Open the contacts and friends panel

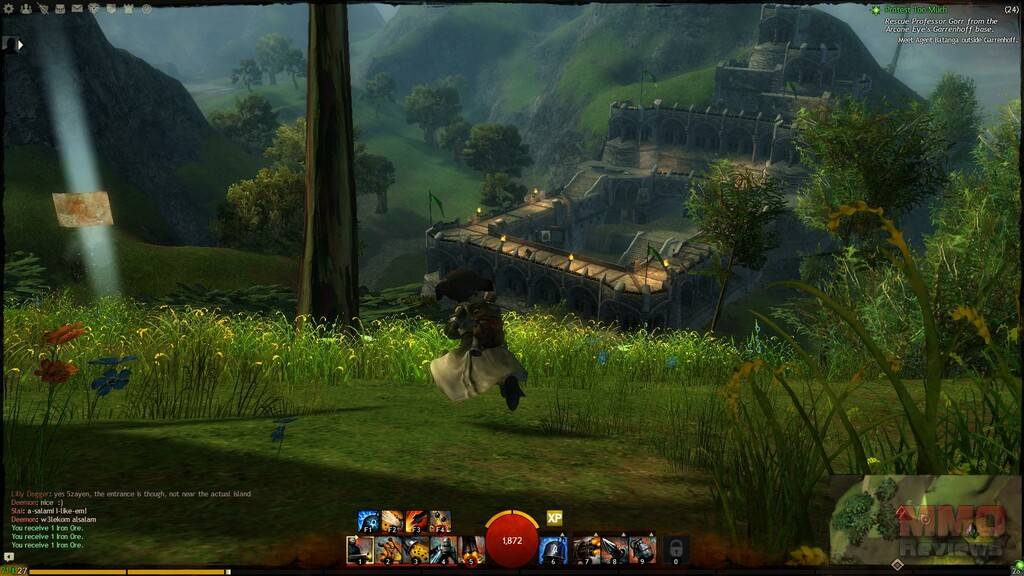[26, 9]
